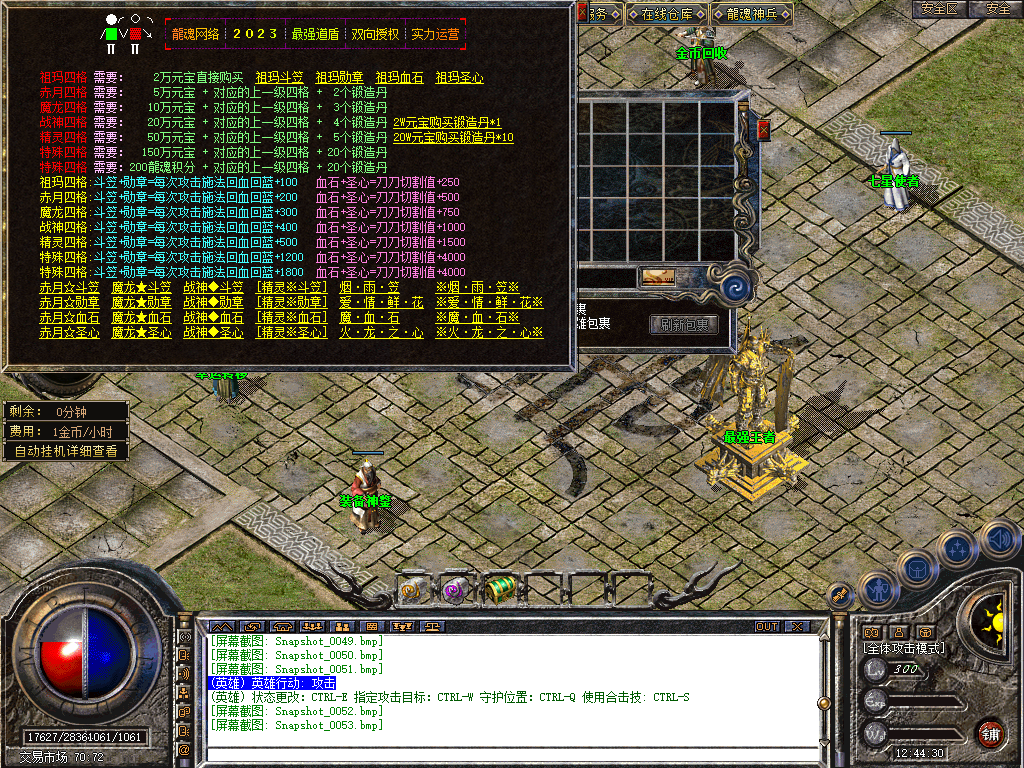Screen dimensions: 1024x768
Task: Buy one forging pill via 2W元宝购买锻造丹*1
Action: pos(447,122)
